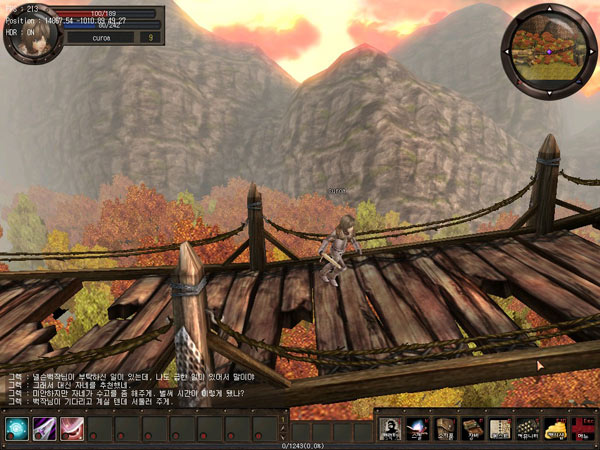
Task: Open the quest scroll menu
Action: (x=500, y=429)
